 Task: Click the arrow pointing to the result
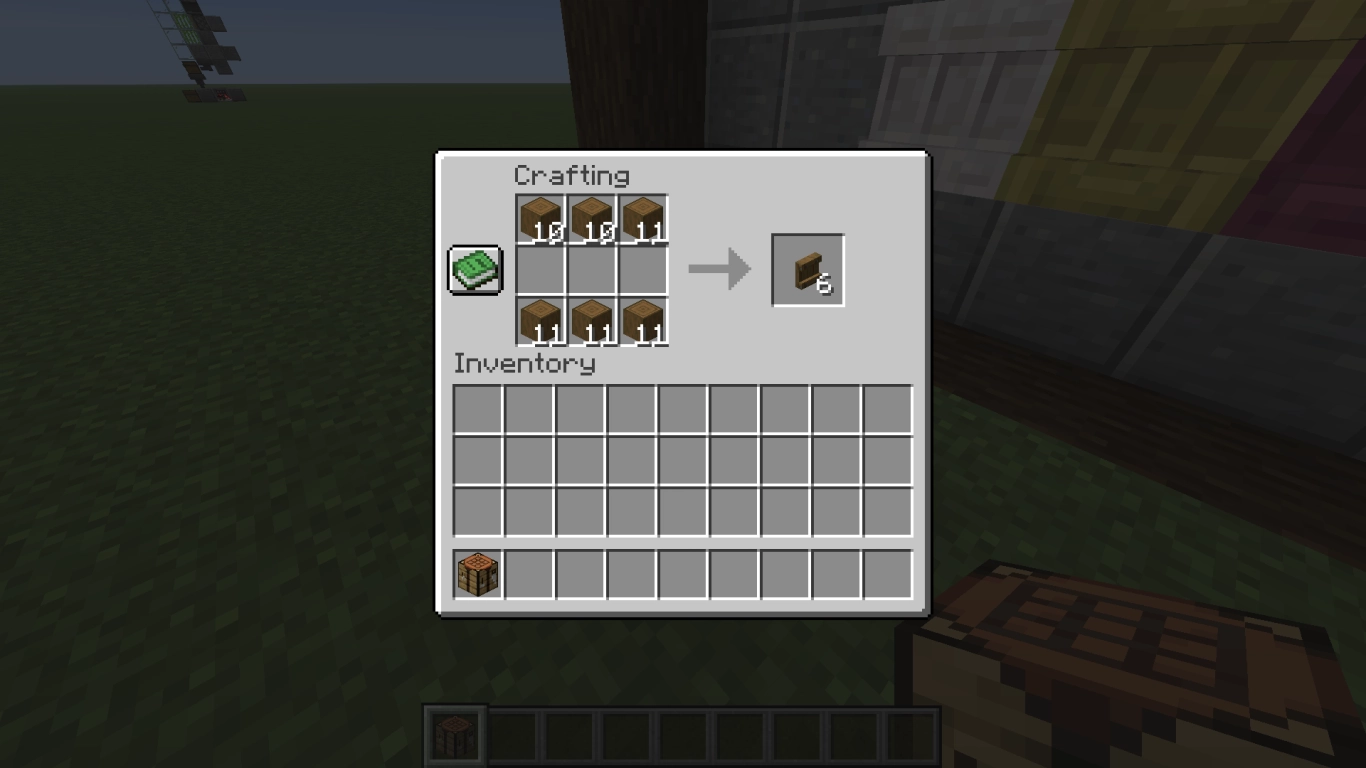718,268
